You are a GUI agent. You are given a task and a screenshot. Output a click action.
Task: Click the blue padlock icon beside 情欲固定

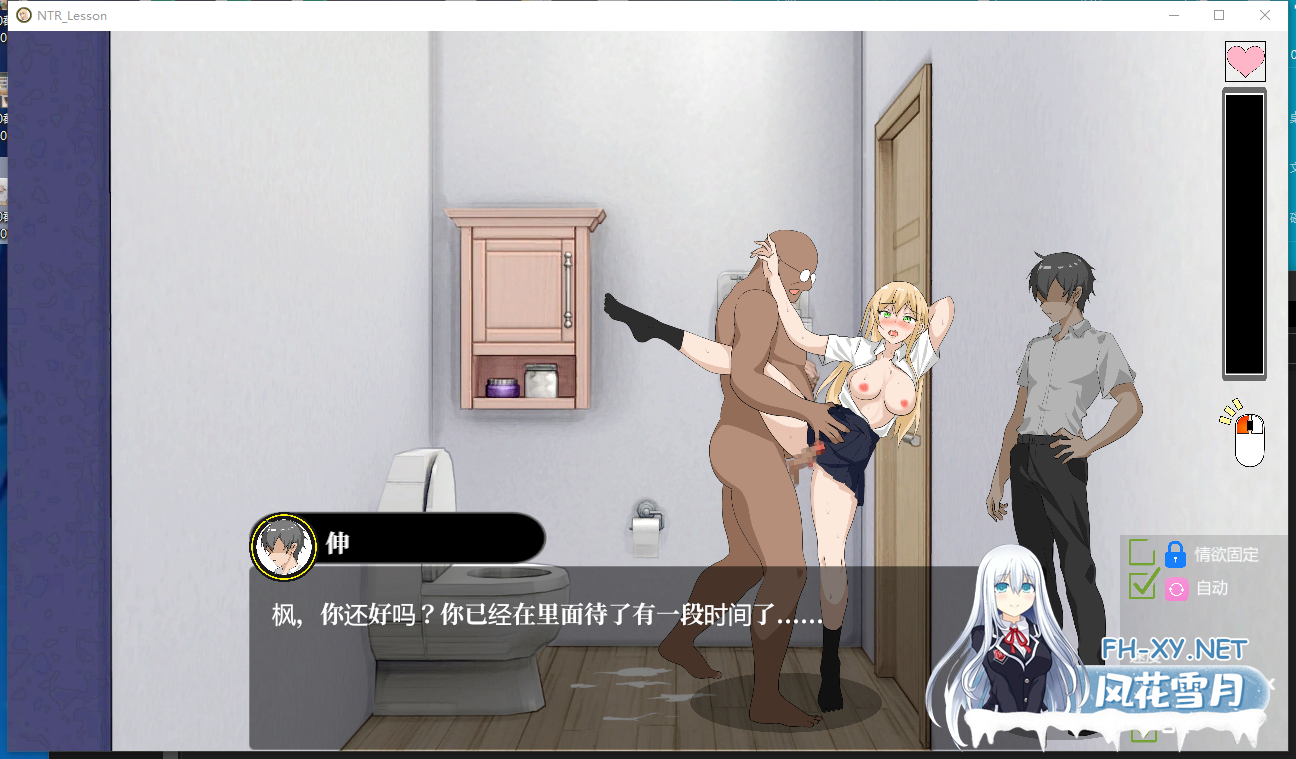(1175, 555)
